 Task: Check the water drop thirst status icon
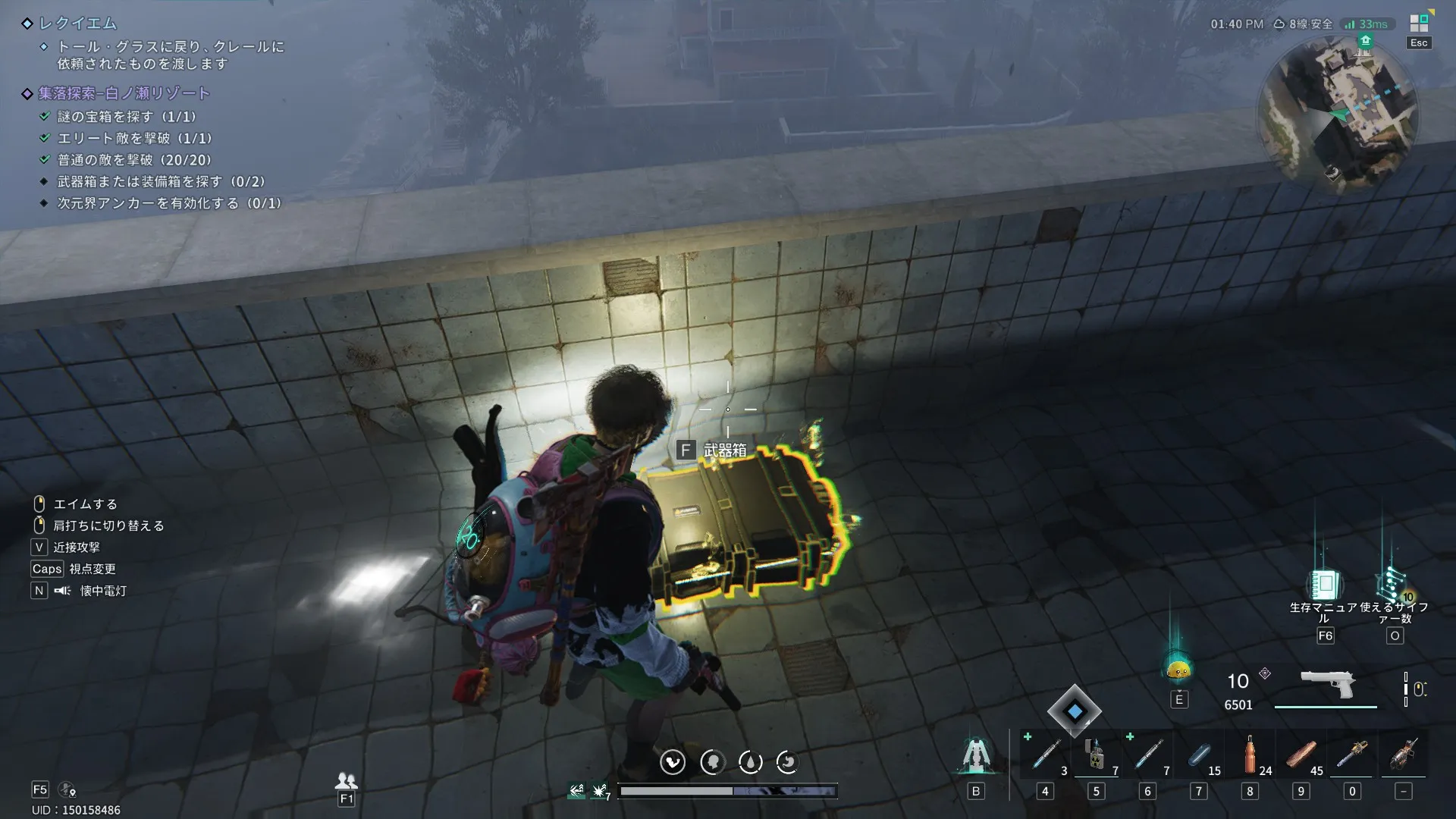click(x=750, y=762)
